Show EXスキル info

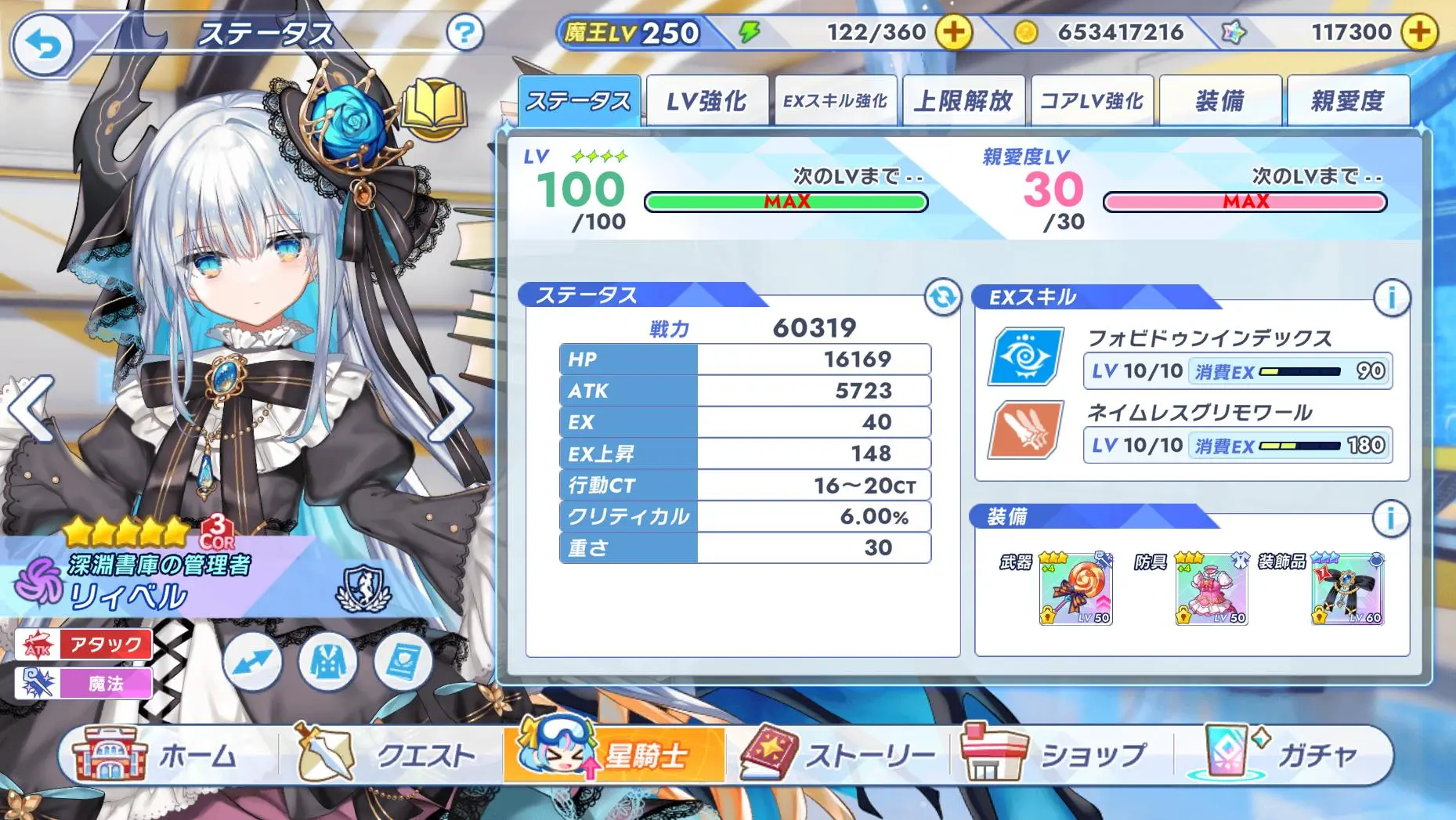pos(1391,298)
